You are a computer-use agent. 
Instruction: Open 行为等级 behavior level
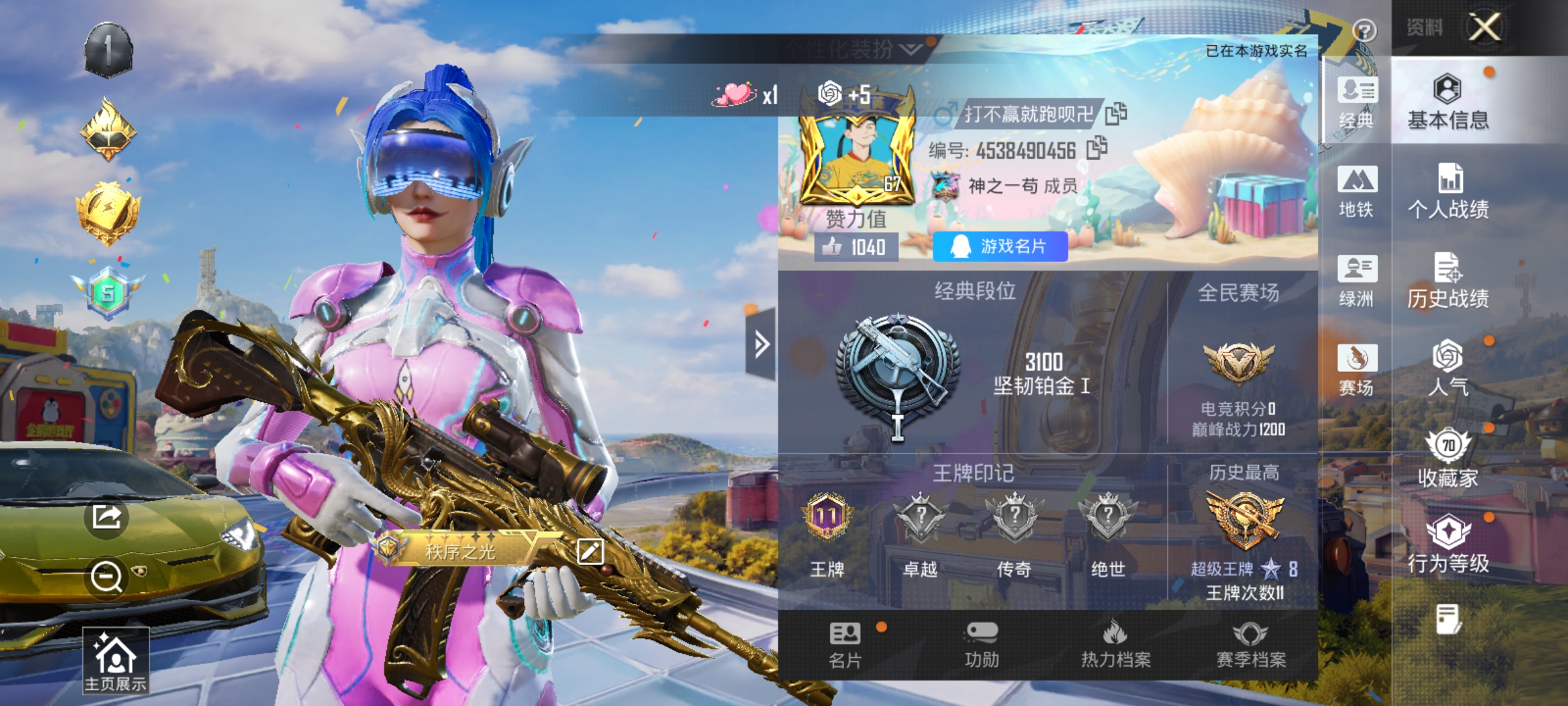tap(1448, 544)
